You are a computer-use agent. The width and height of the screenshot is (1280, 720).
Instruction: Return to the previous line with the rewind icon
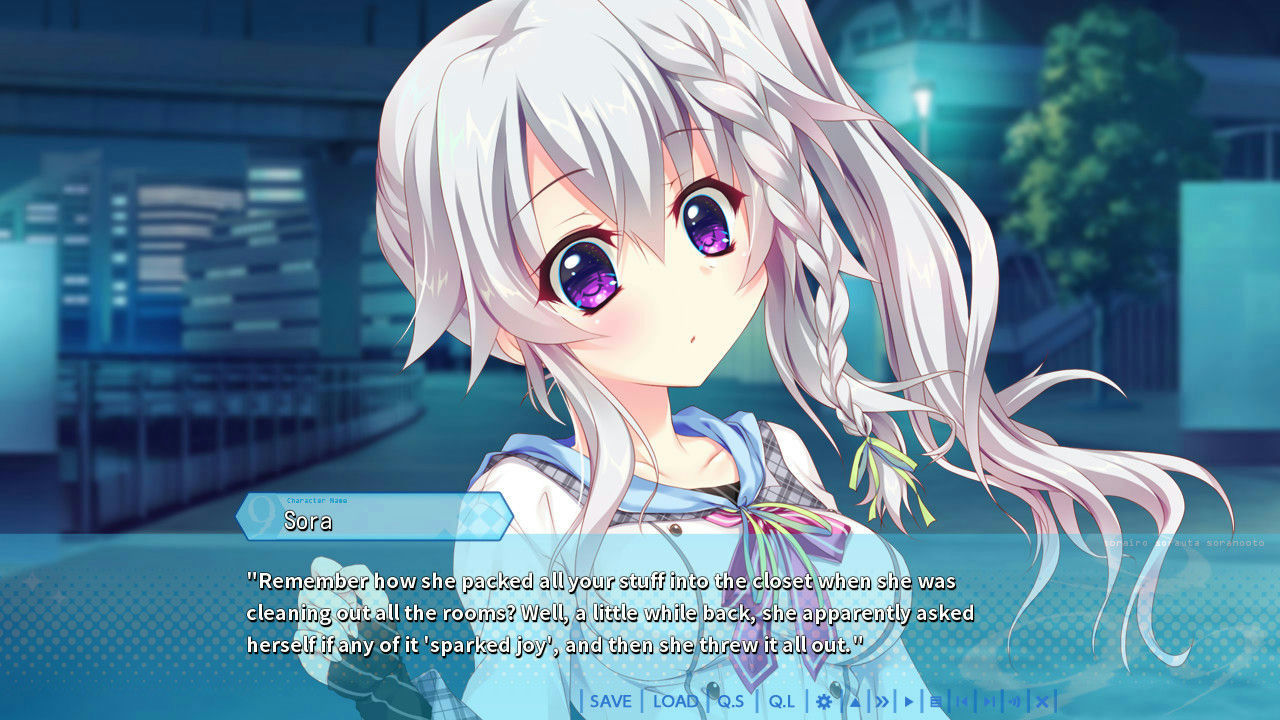964,701
